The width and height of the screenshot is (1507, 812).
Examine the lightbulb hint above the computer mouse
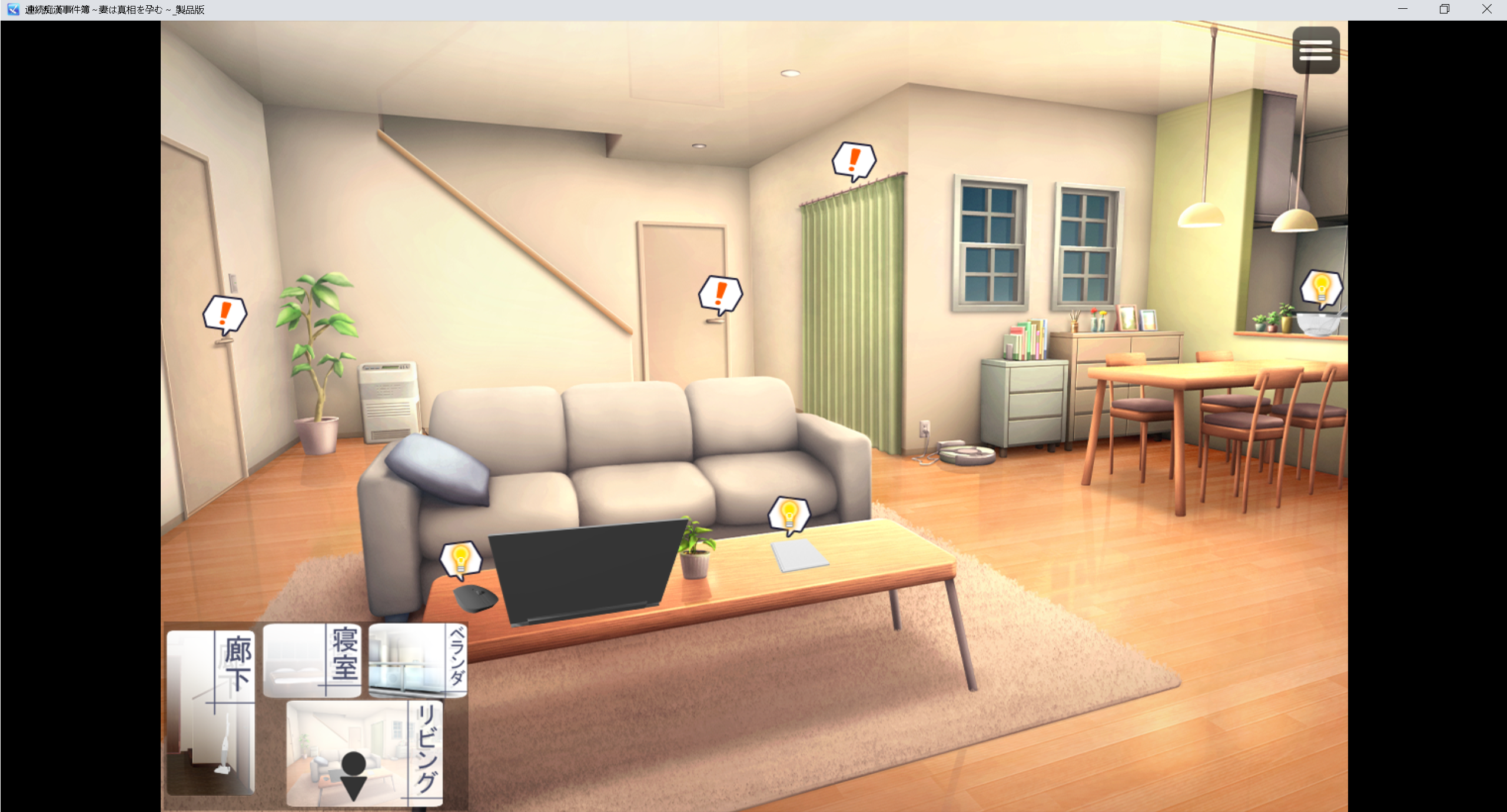[461, 559]
